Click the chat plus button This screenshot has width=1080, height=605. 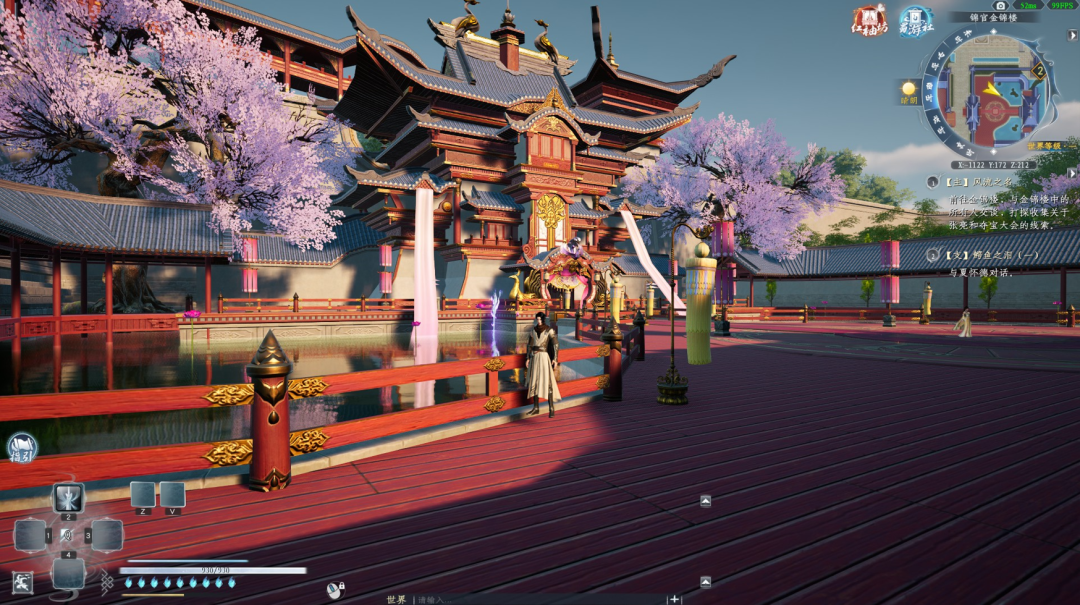[675, 599]
